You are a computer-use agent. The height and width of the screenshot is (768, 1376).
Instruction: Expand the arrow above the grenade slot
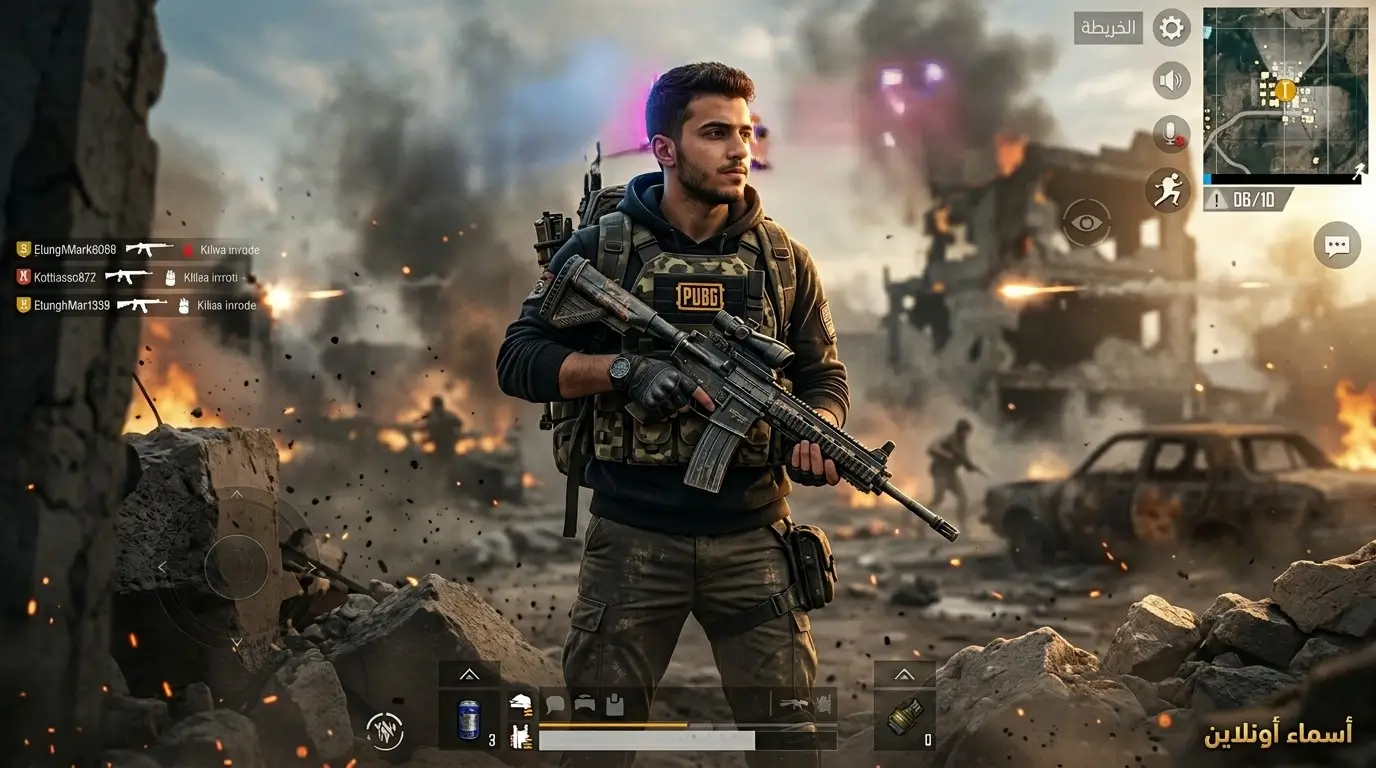[x=904, y=674]
